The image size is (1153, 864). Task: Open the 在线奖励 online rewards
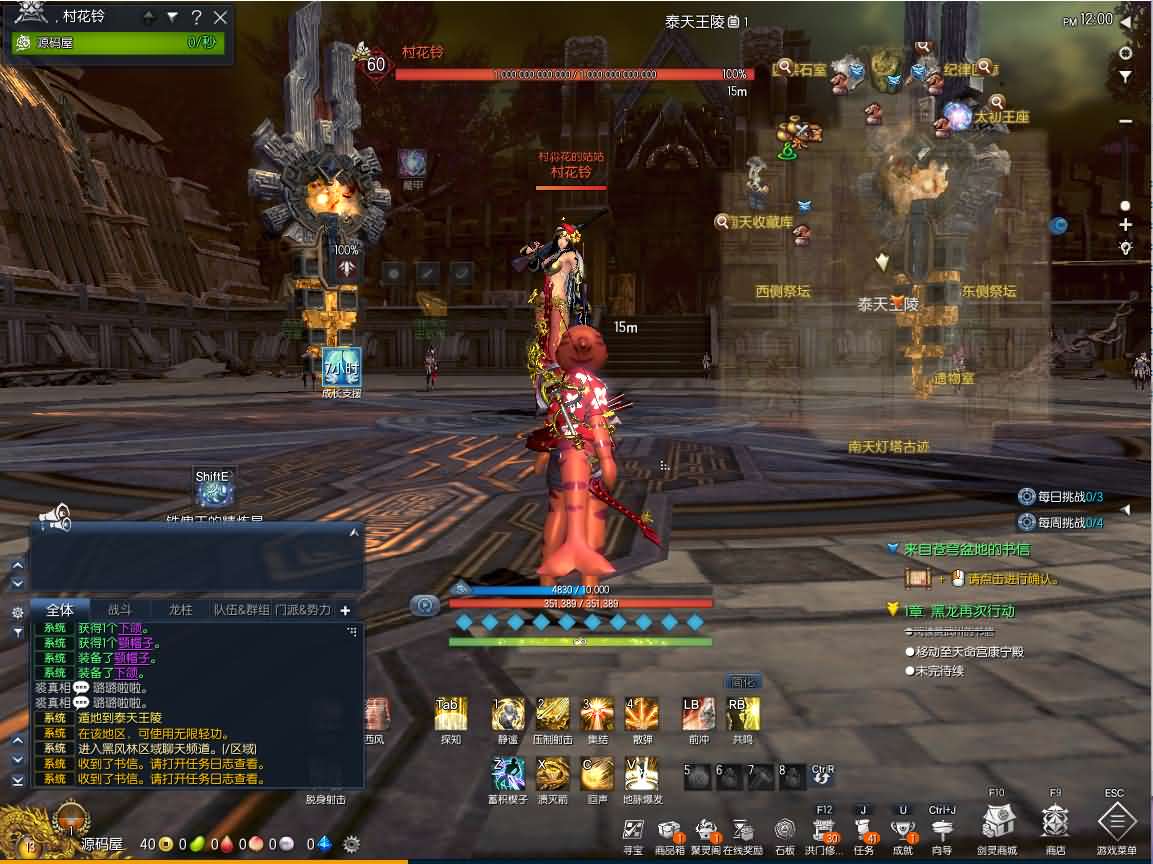(743, 830)
